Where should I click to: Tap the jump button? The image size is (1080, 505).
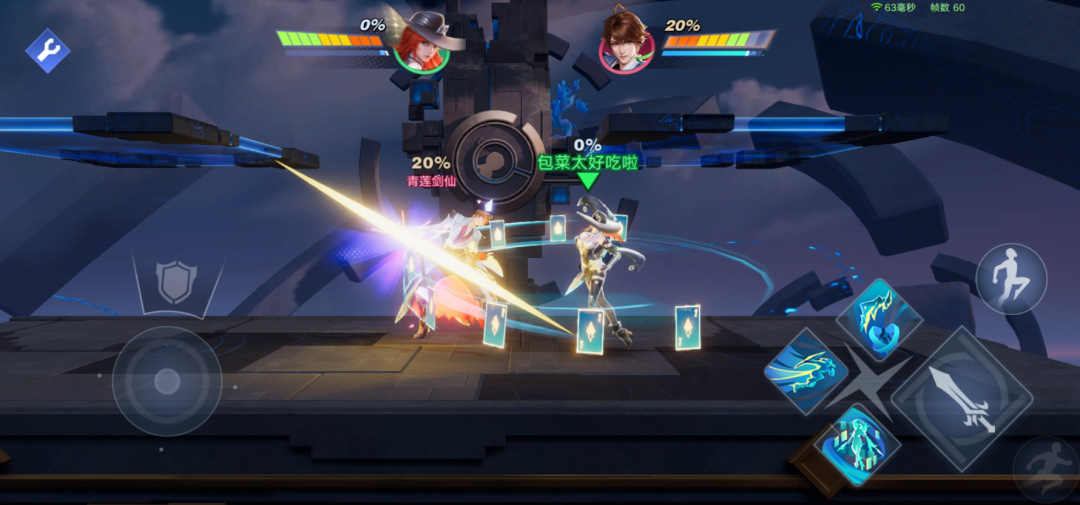tap(1011, 279)
